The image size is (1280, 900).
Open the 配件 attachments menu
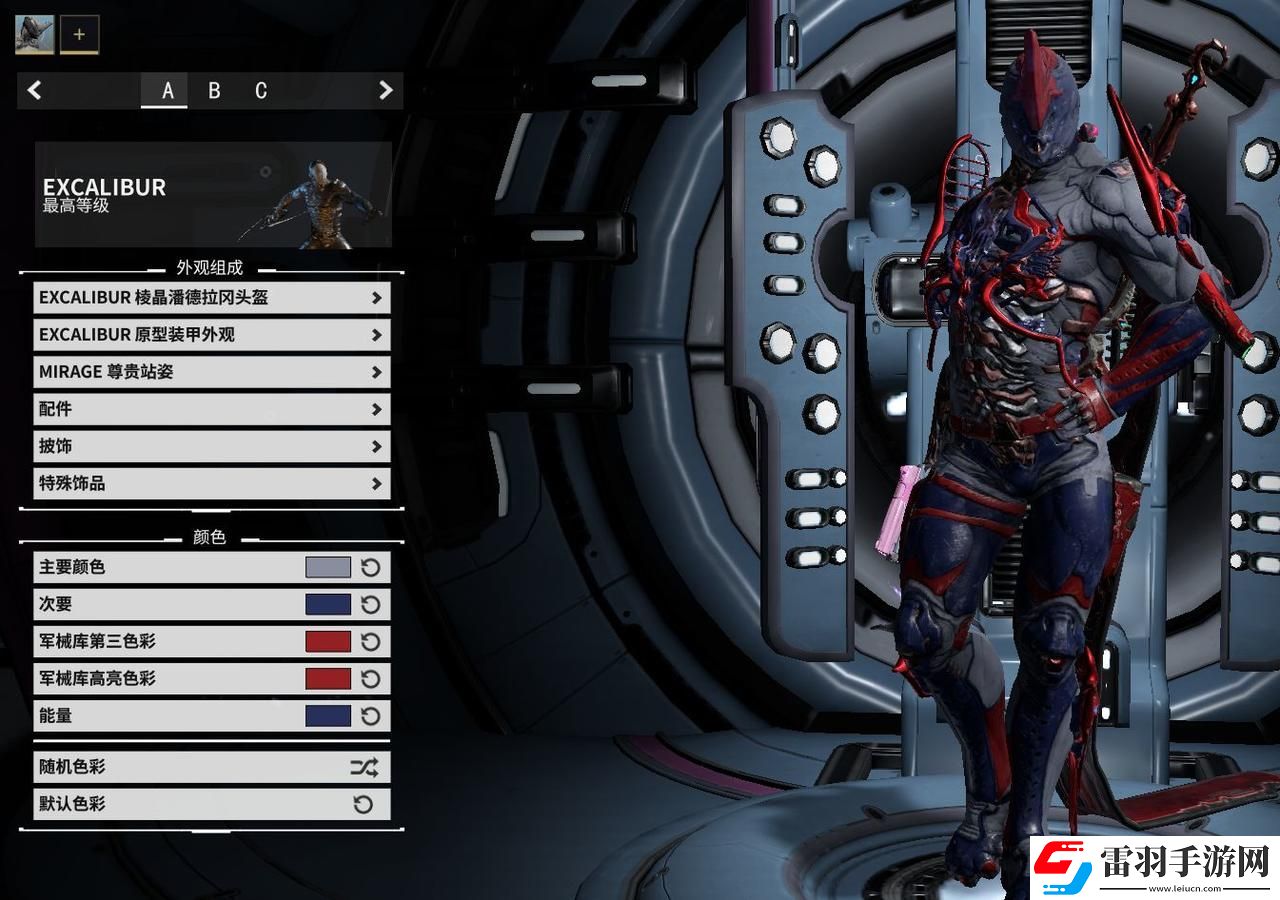click(x=211, y=409)
